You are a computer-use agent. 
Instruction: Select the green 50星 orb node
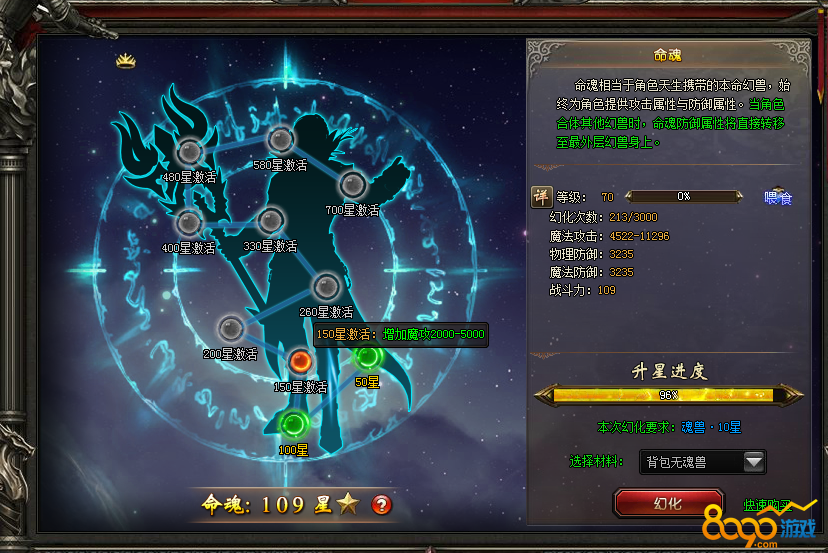pyautogui.click(x=368, y=356)
